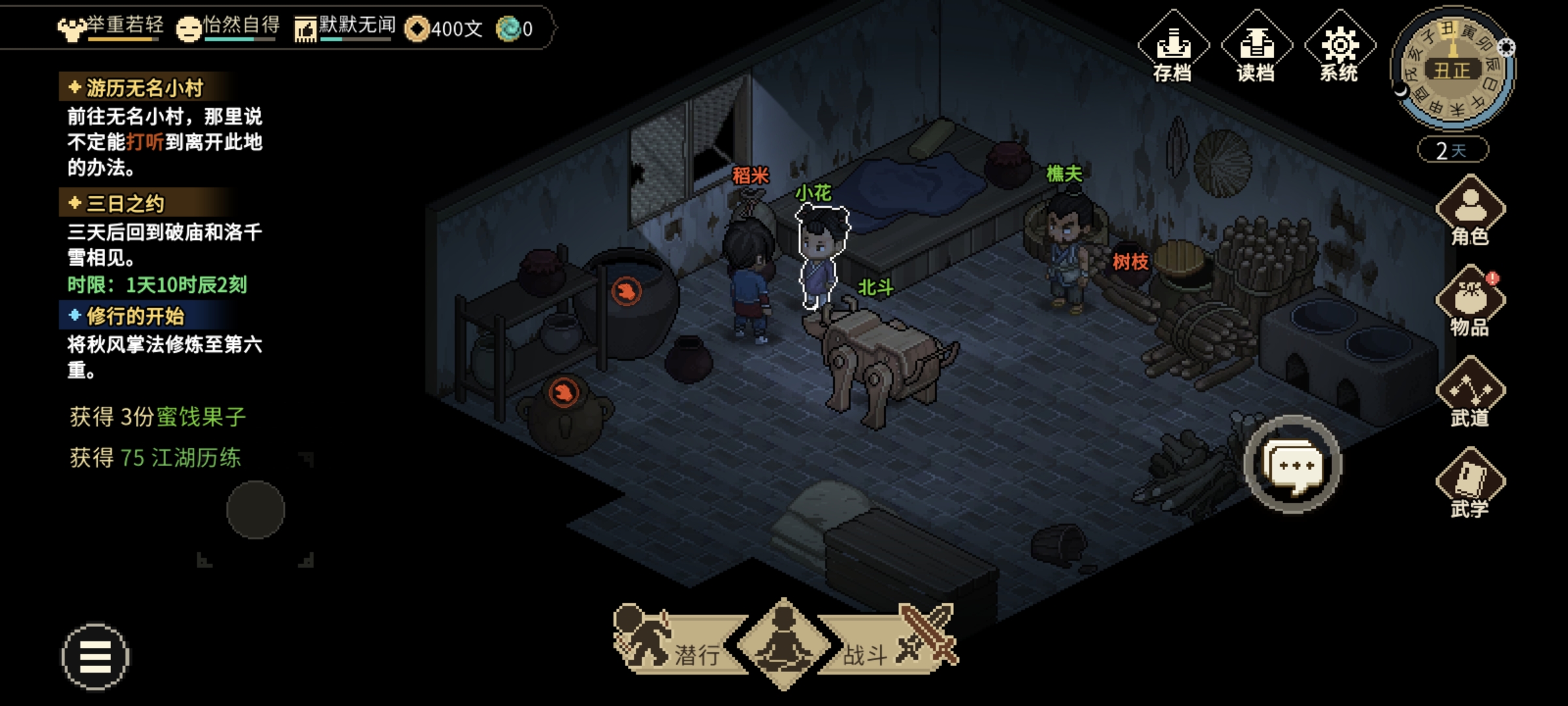This screenshot has height=706, width=1568.
Task: Select the 游历无名小村 quest entry
Action: [144, 88]
